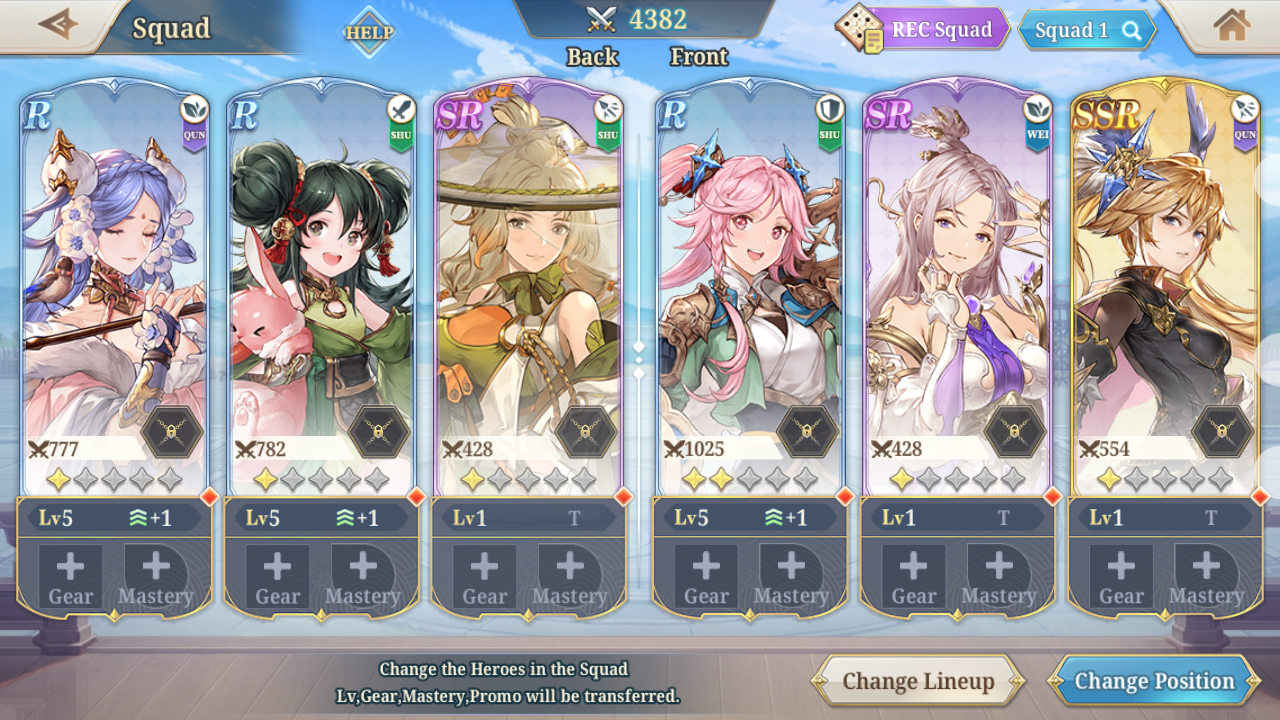Add Gear to the straw hat hero
The height and width of the screenshot is (720, 1280).
coord(485,577)
